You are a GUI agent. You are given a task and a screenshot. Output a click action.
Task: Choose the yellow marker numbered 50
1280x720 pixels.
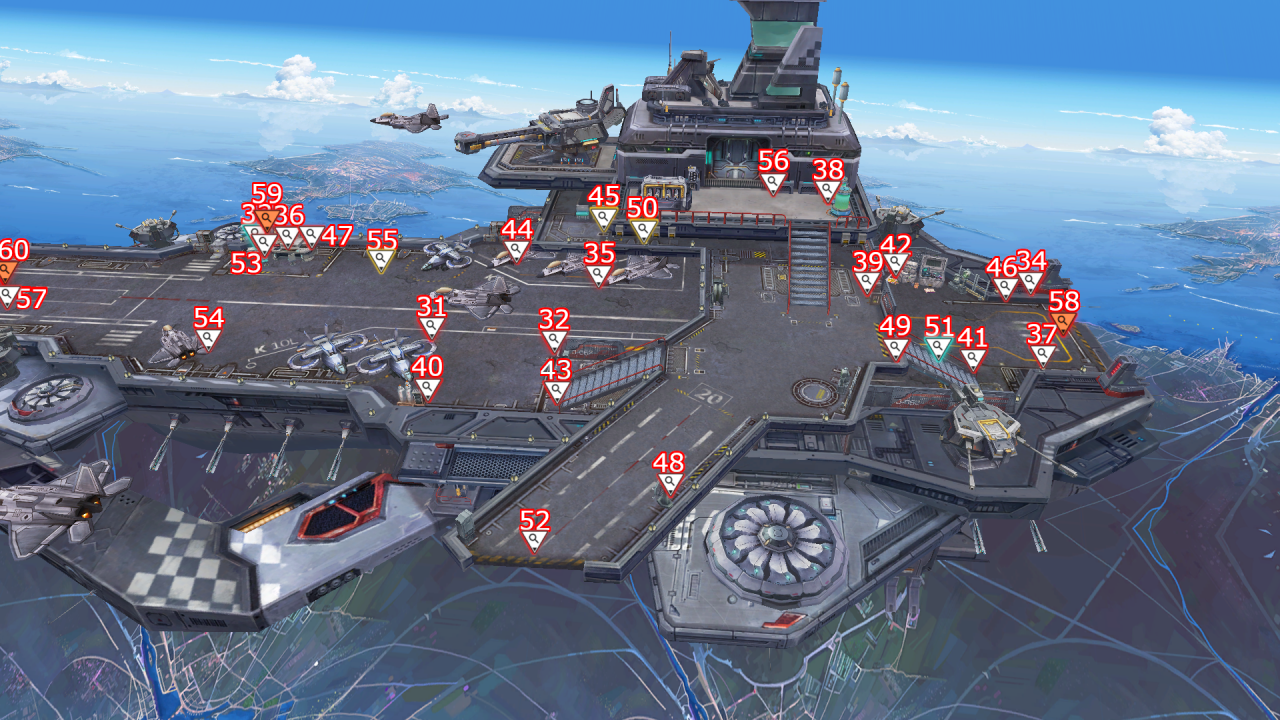(x=643, y=230)
